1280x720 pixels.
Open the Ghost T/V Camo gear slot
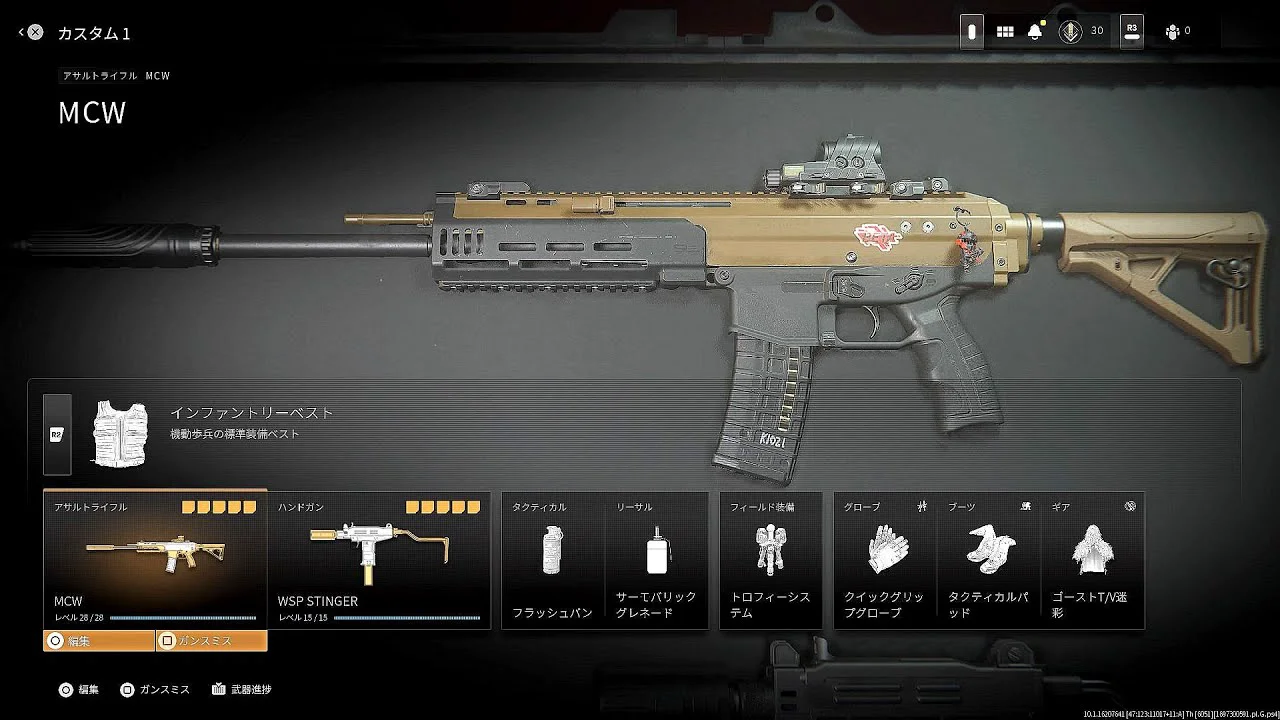point(1092,560)
